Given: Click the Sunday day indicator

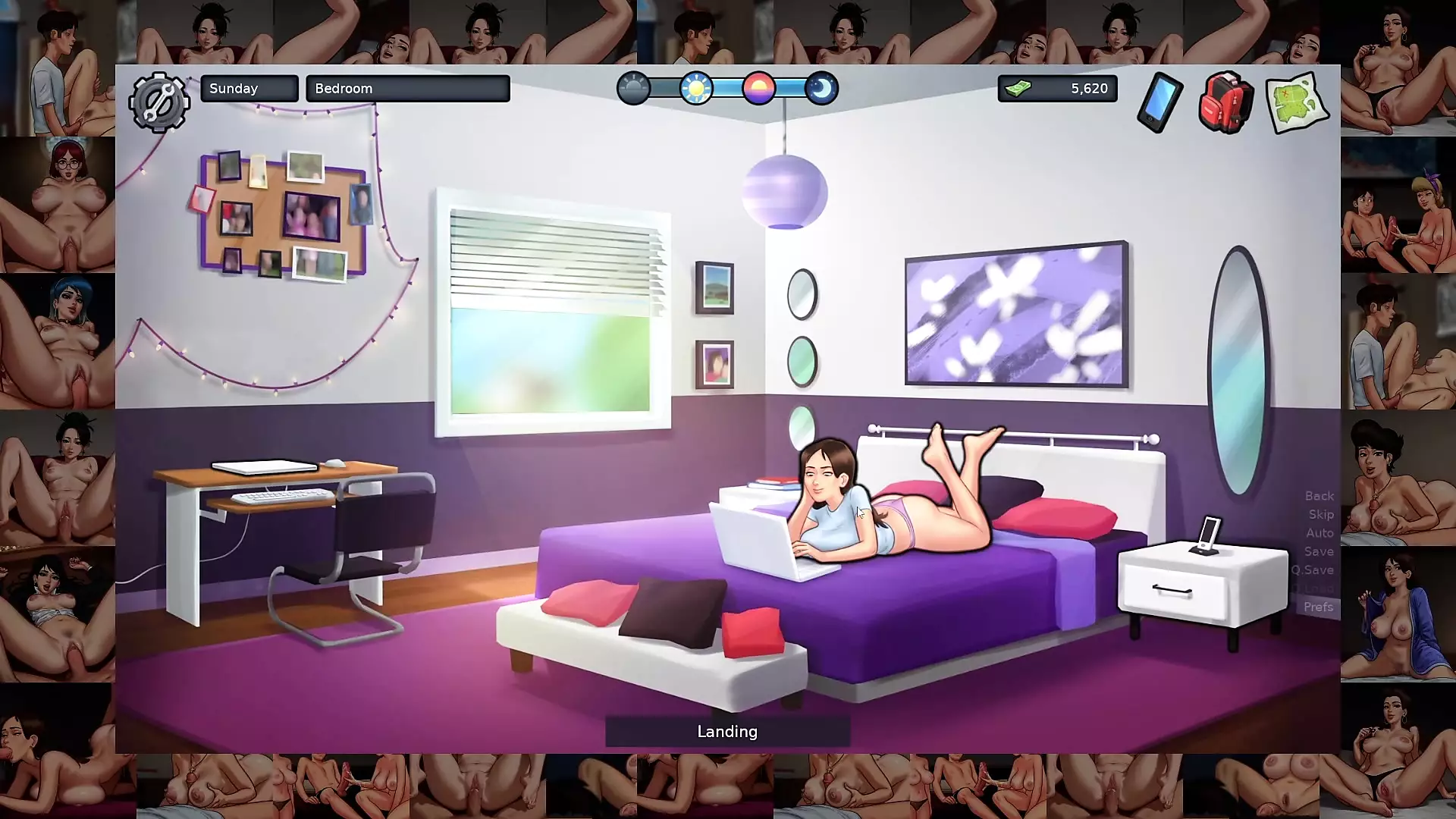Looking at the screenshot, I should pyautogui.click(x=249, y=88).
